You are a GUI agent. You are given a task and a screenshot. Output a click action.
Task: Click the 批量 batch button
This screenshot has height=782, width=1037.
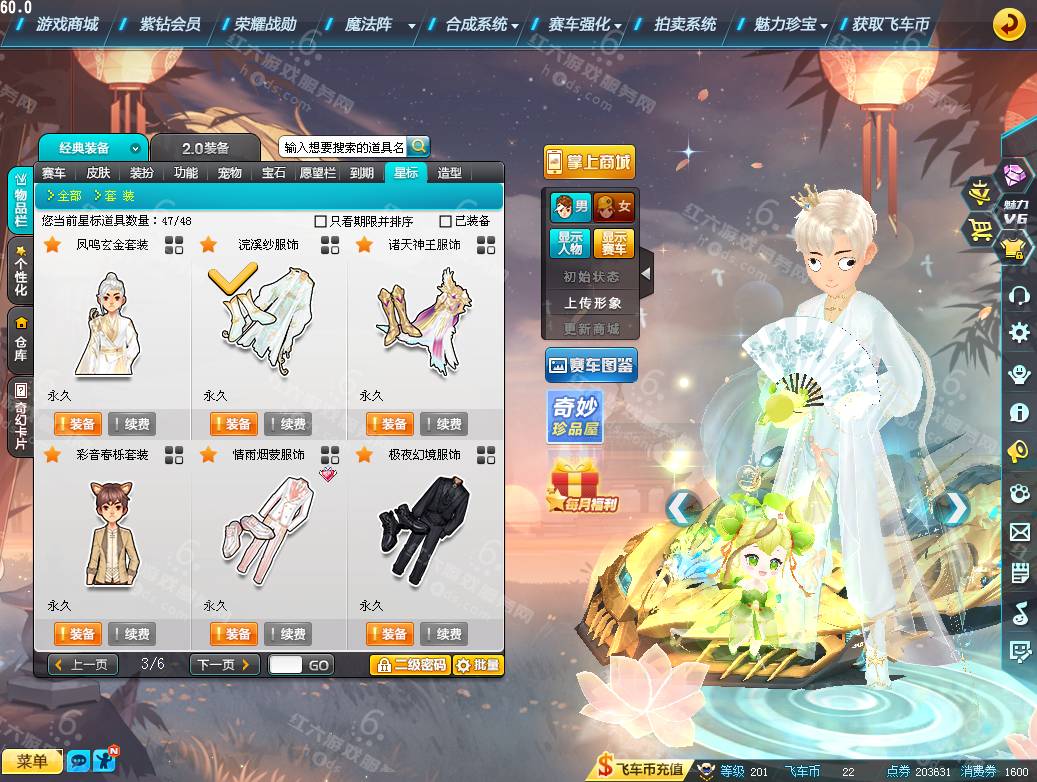pos(478,665)
